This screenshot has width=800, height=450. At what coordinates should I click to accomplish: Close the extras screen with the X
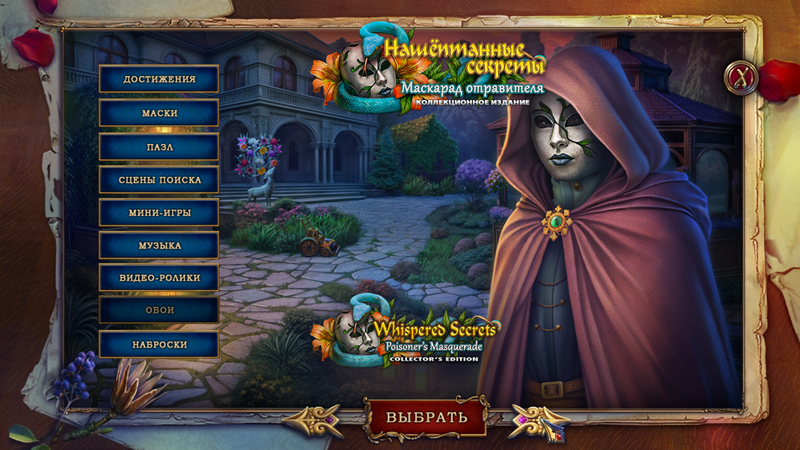[x=741, y=75]
